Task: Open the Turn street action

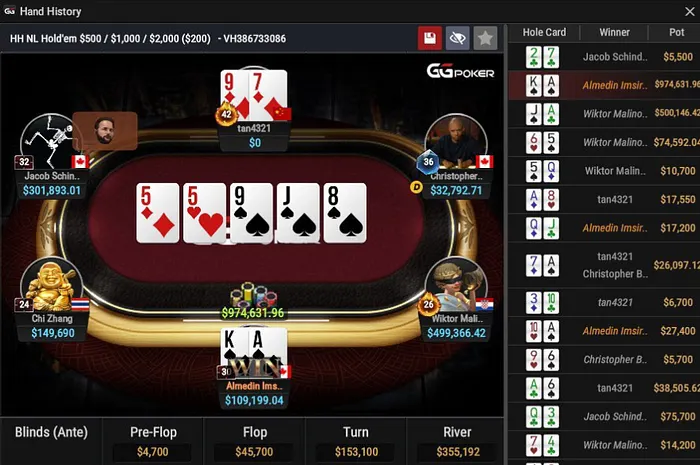Action: coord(355,441)
